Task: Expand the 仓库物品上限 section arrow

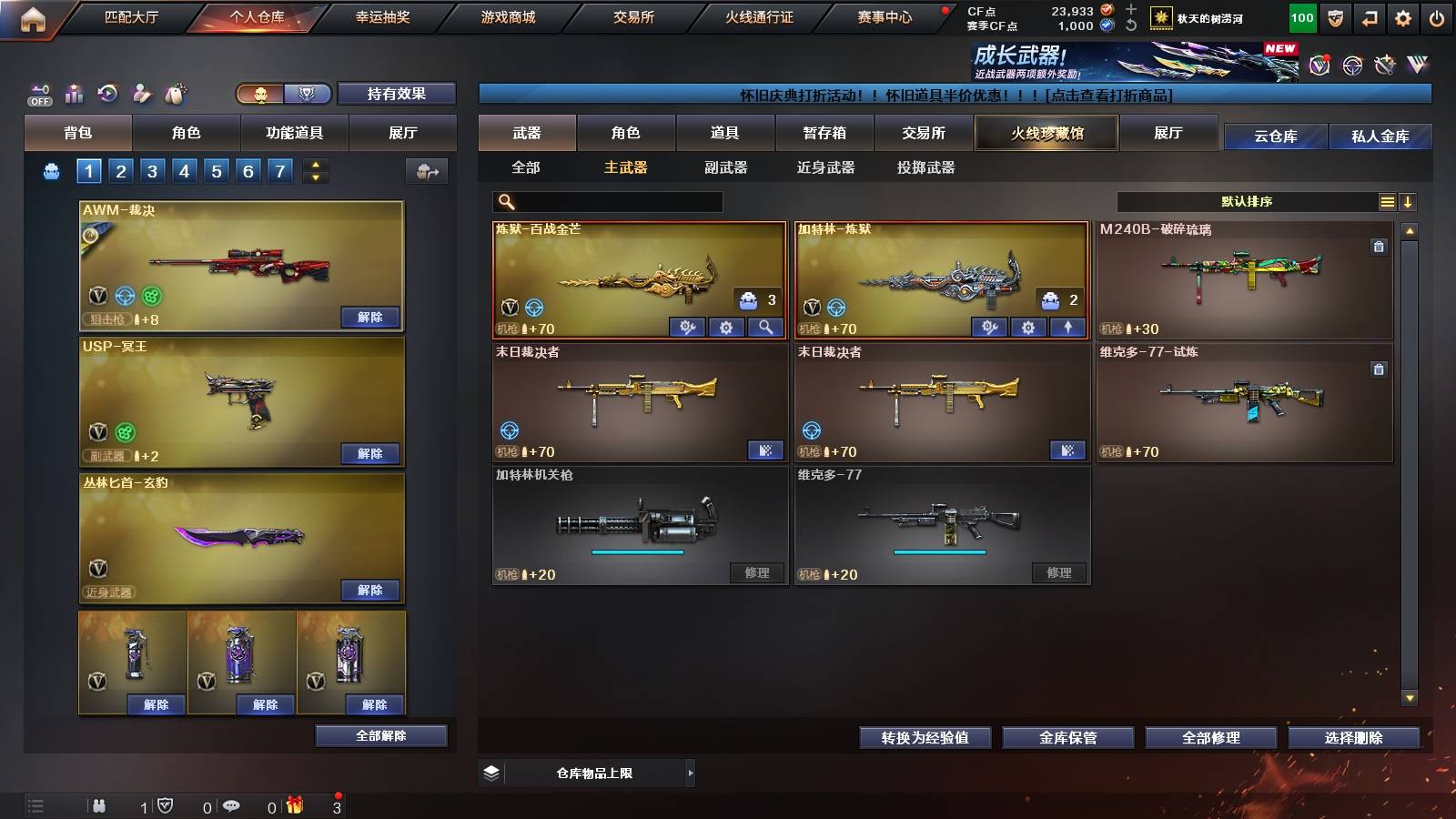Action: pyautogui.click(x=692, y=772)
